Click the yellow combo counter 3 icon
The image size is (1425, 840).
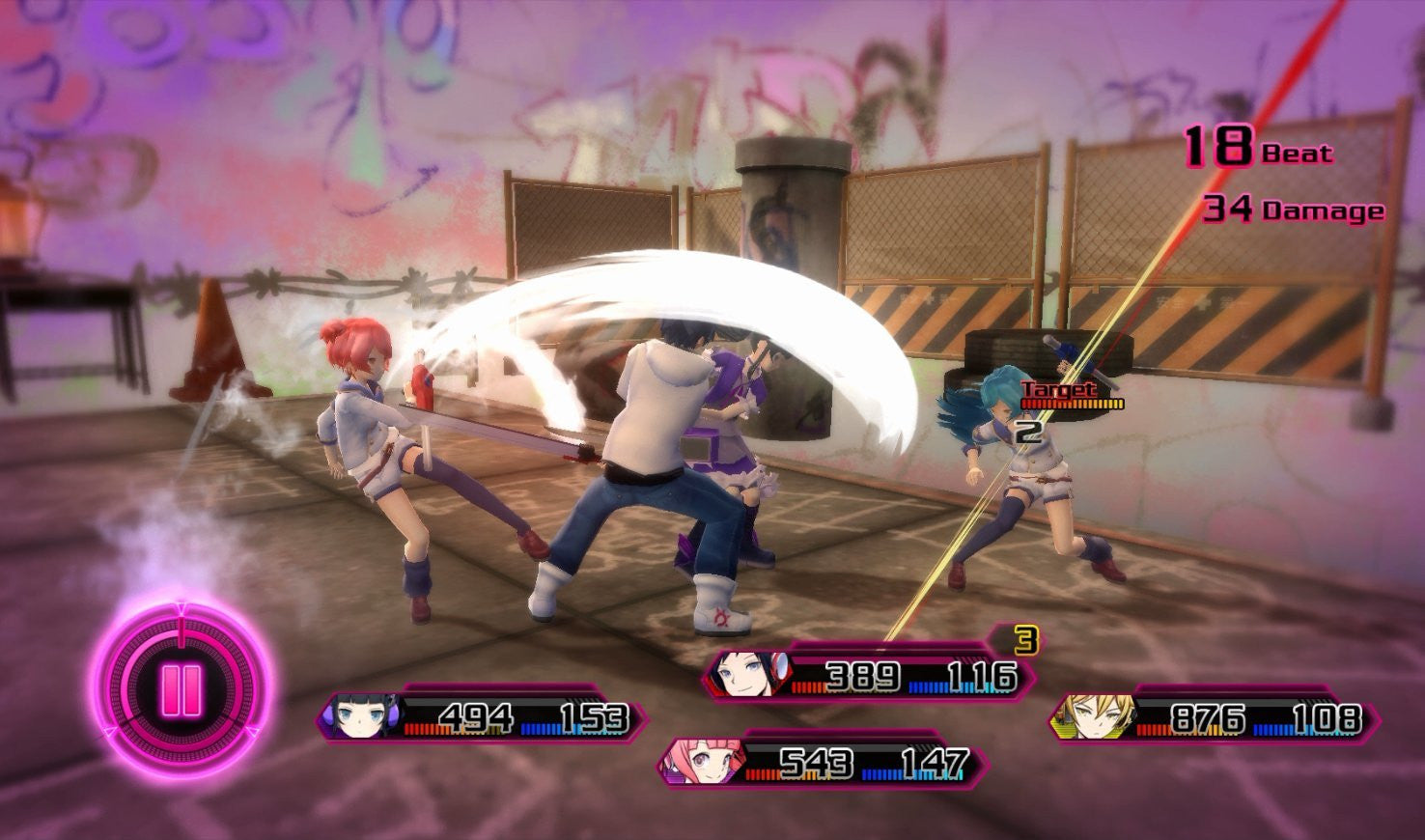point(1025,640)
